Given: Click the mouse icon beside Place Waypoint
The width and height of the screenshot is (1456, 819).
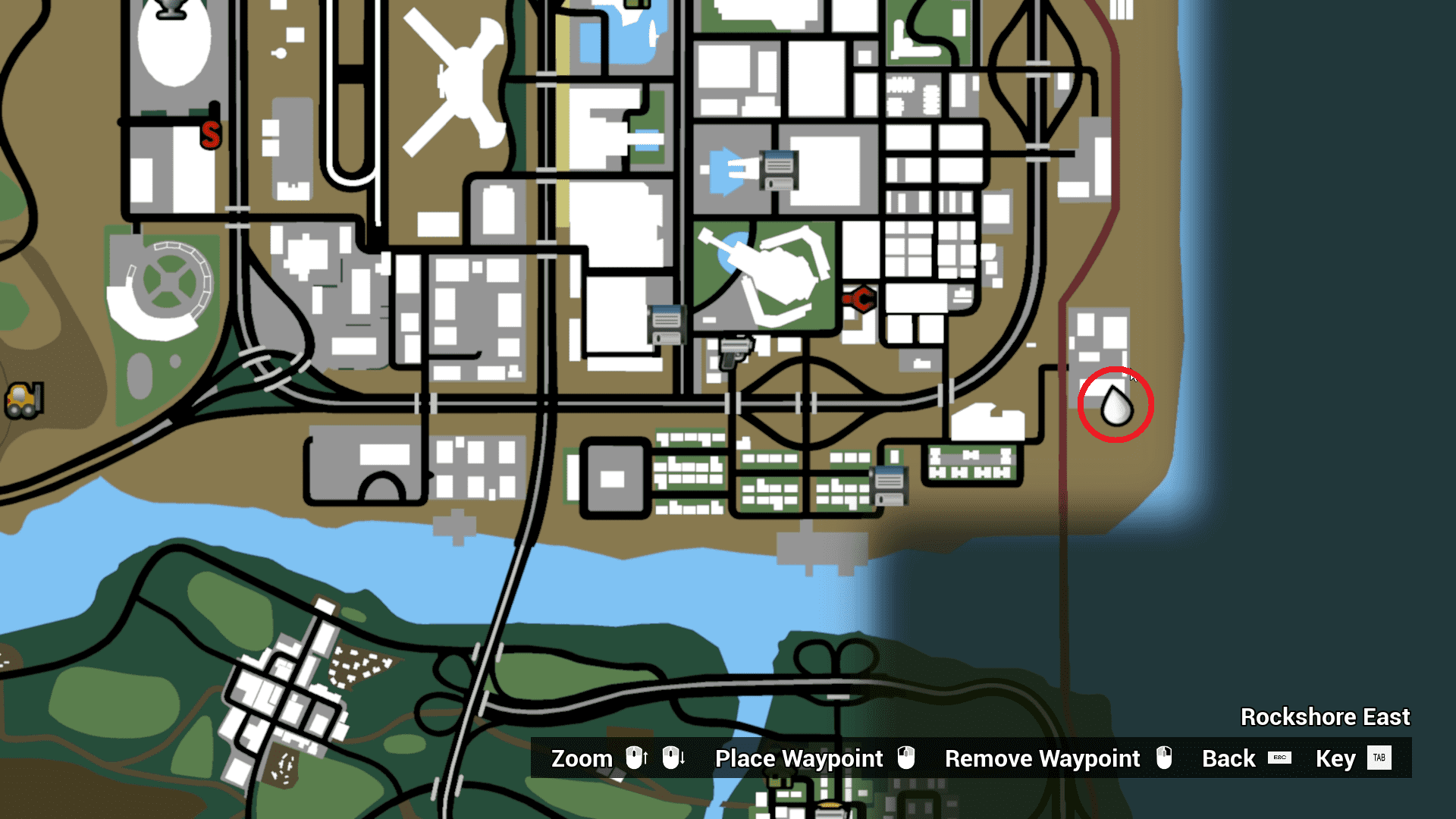Looking at the screenshot, I should point(907,758).
